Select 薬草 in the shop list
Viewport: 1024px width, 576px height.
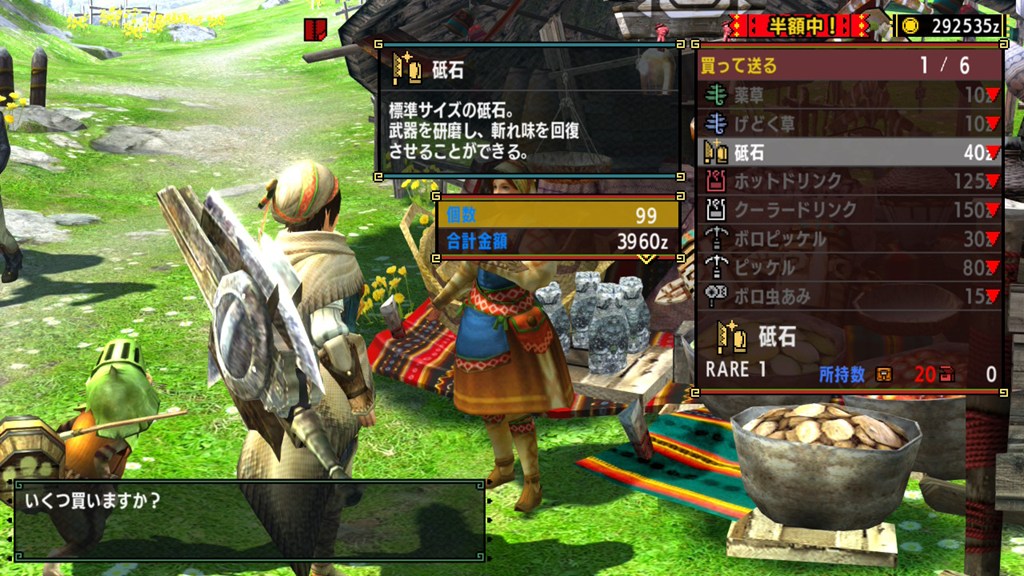pyautogui.click(x=850, y=95)
